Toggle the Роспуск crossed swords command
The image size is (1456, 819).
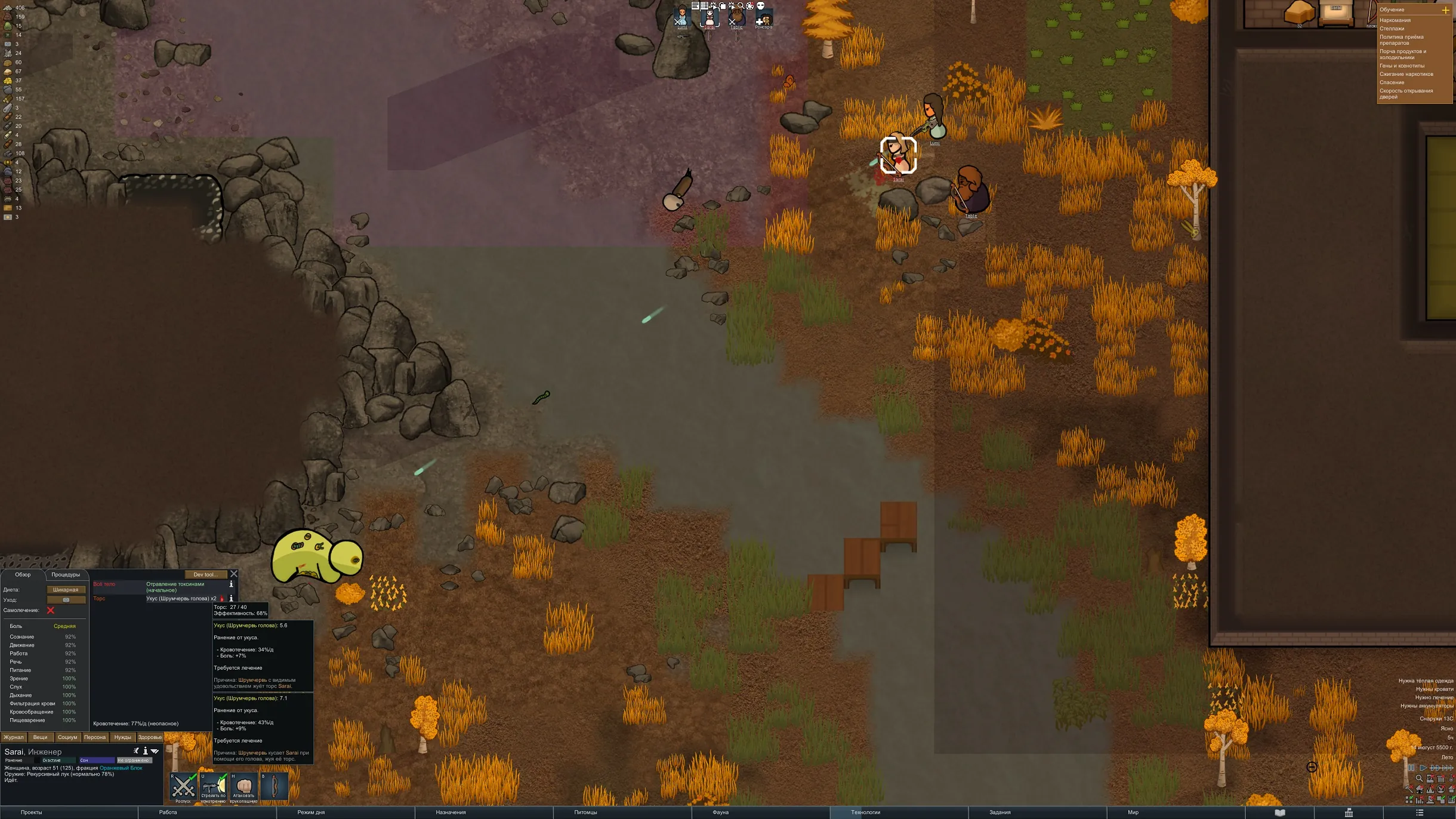coord(183,787)
